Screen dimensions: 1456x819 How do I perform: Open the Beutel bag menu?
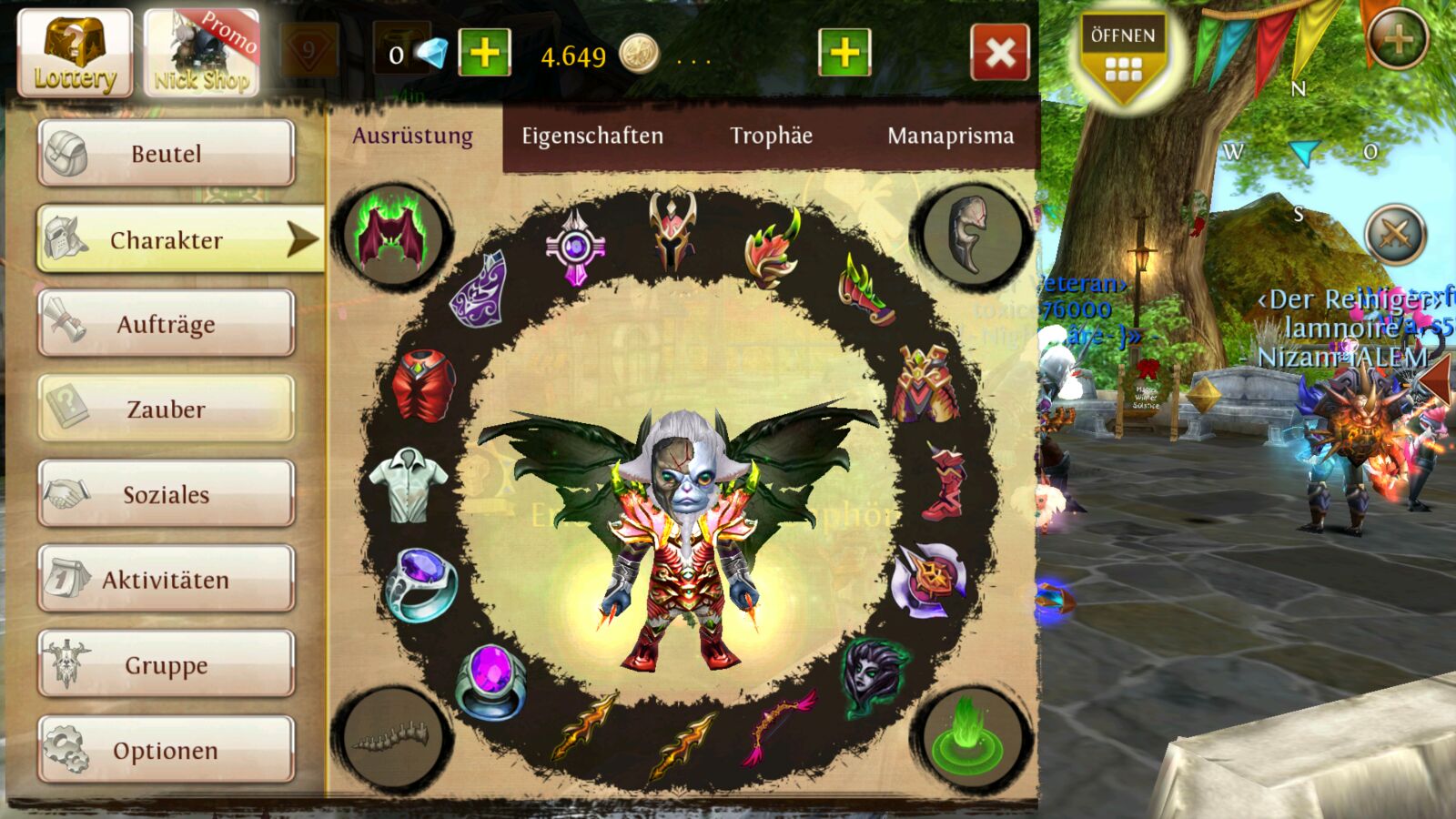167,153
